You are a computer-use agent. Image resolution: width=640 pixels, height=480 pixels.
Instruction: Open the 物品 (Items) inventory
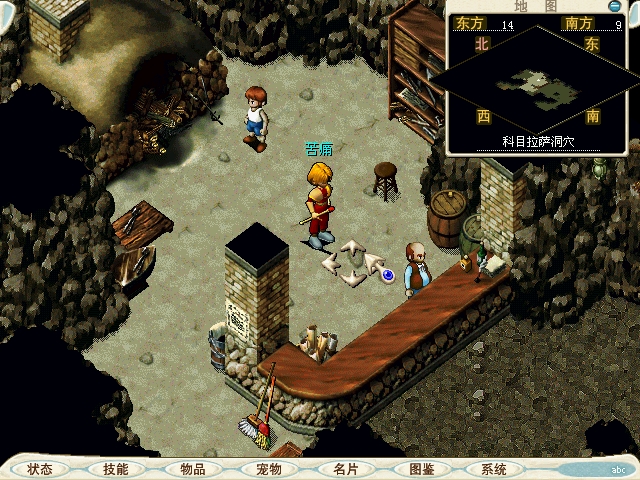pyautogui.click(x=192, y=469)
